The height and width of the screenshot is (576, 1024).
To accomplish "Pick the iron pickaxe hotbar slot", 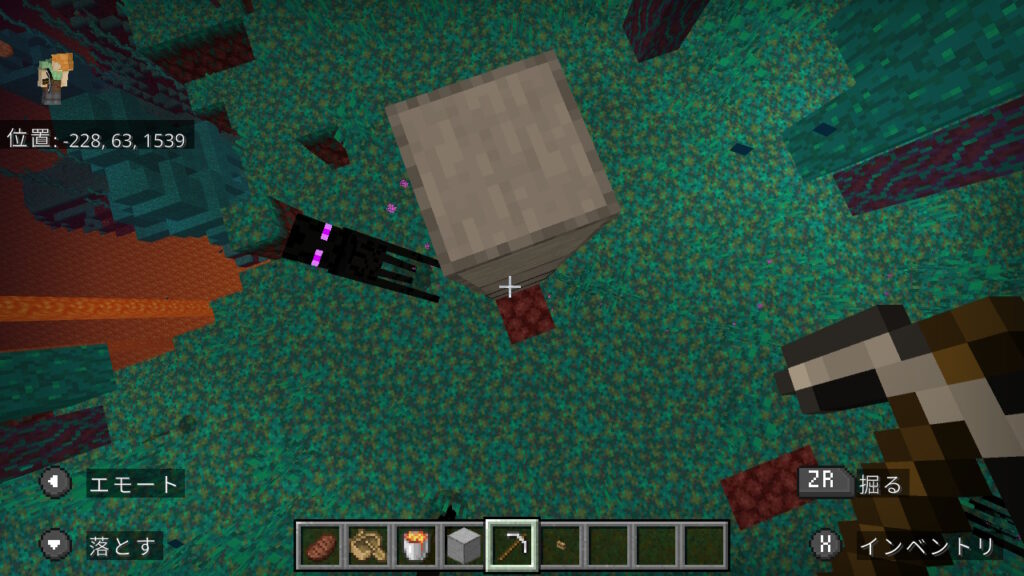I will tap(512, 546).
